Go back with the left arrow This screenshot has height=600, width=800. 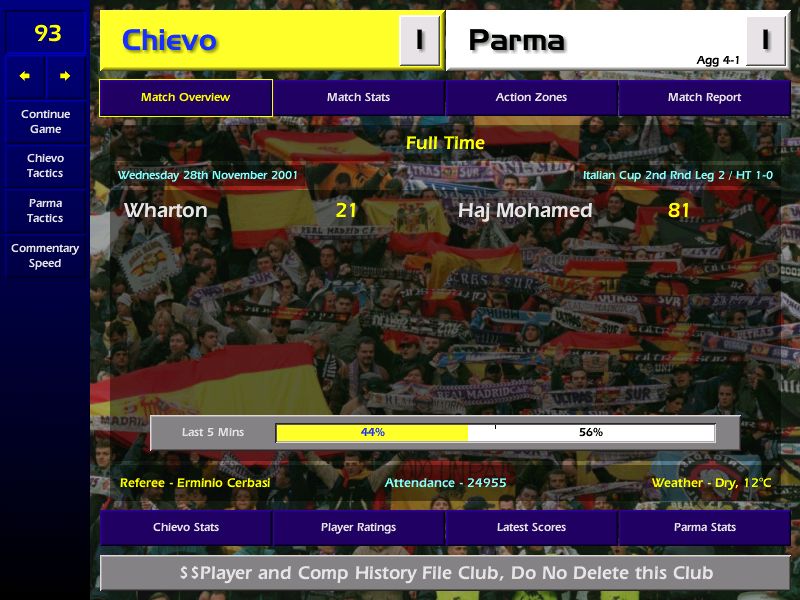(25, 76)
